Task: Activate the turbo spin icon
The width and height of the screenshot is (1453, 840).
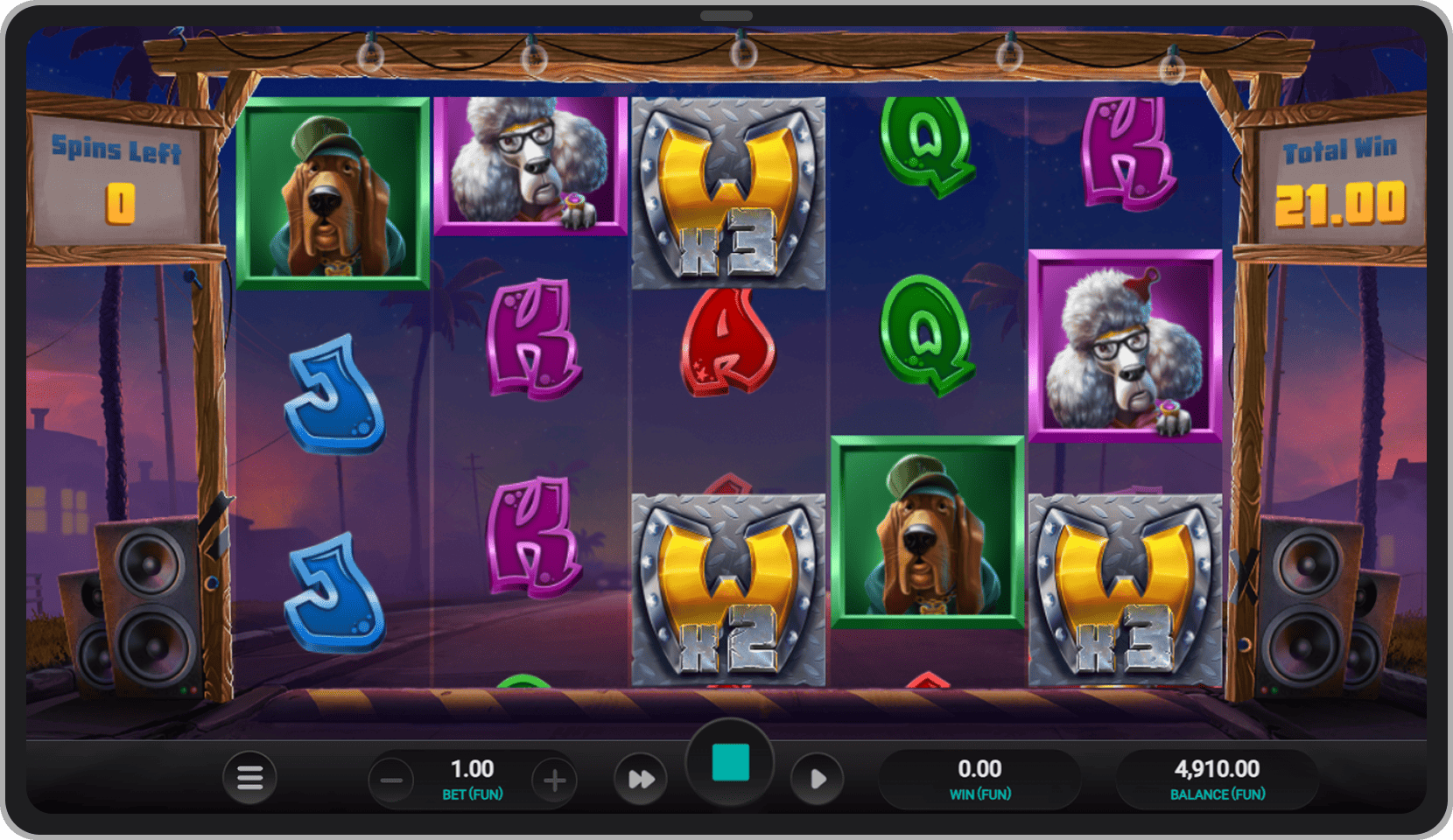Action: [641, 778]
